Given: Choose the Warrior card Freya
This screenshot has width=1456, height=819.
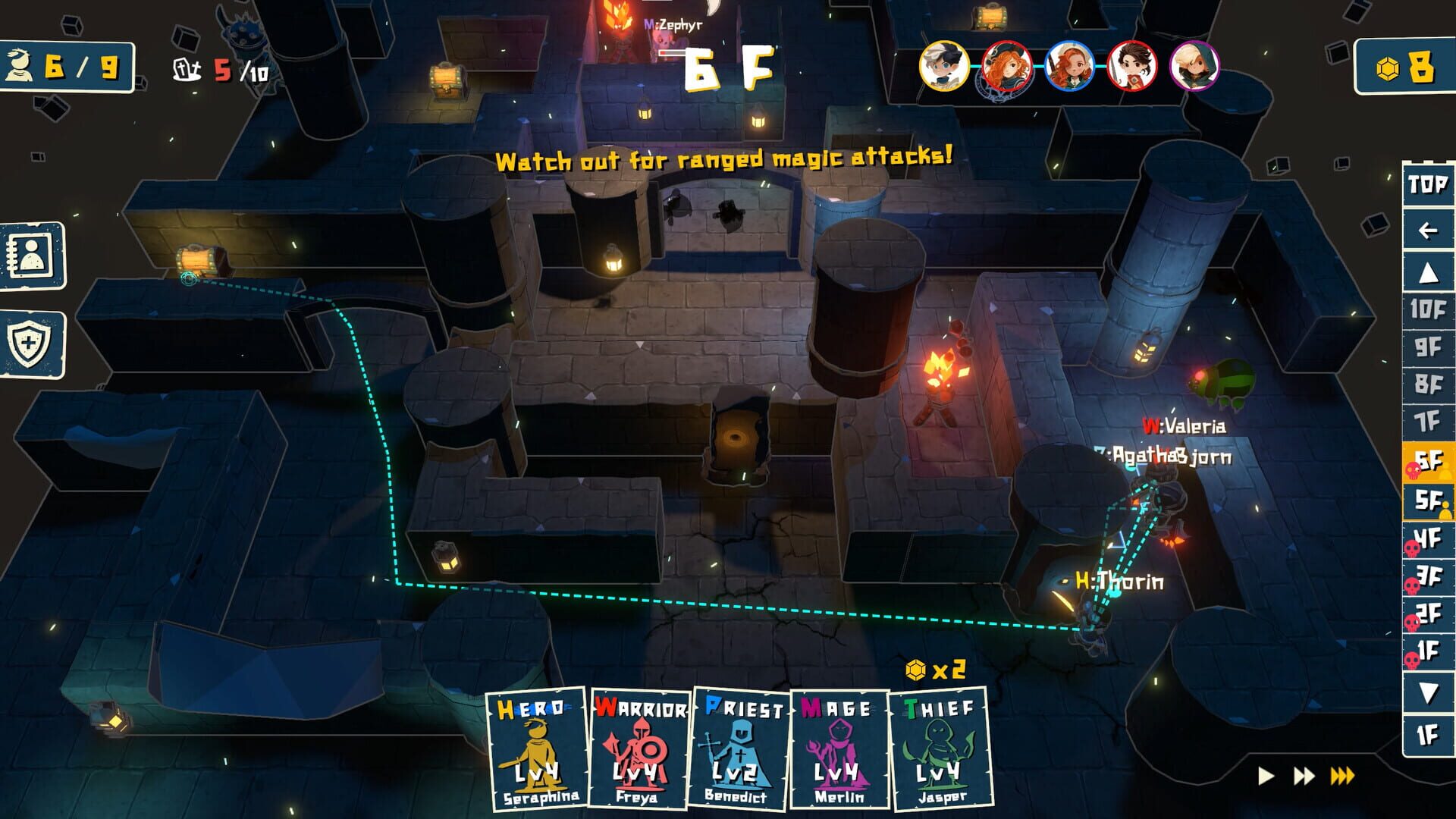Looking at the screenshot, I should click(x=639, y=748).
